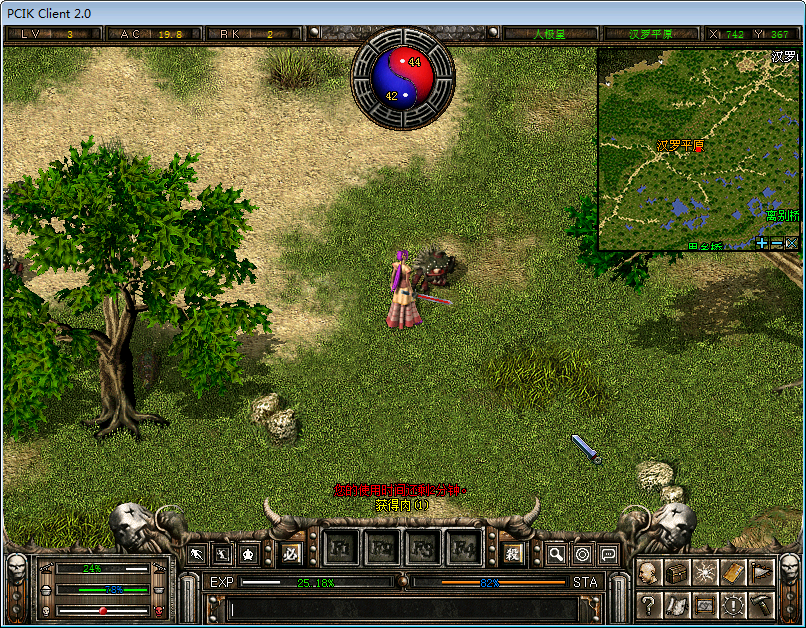The image size is (806, 628).
Task: Select the magnifying glass search button
Action: [555, 554]
